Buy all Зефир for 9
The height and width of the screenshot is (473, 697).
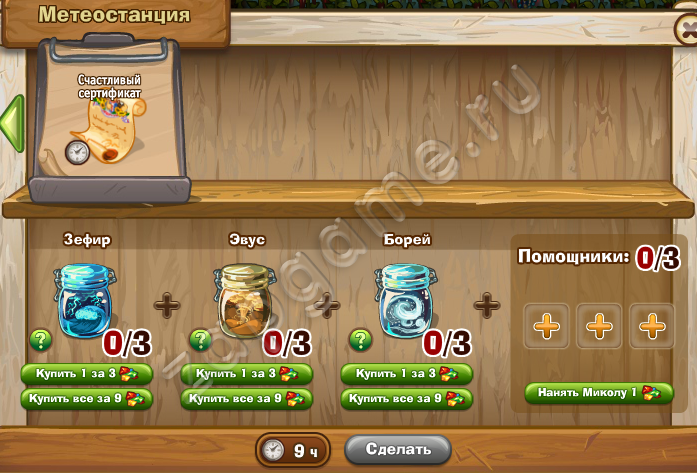tap(86, 399)
